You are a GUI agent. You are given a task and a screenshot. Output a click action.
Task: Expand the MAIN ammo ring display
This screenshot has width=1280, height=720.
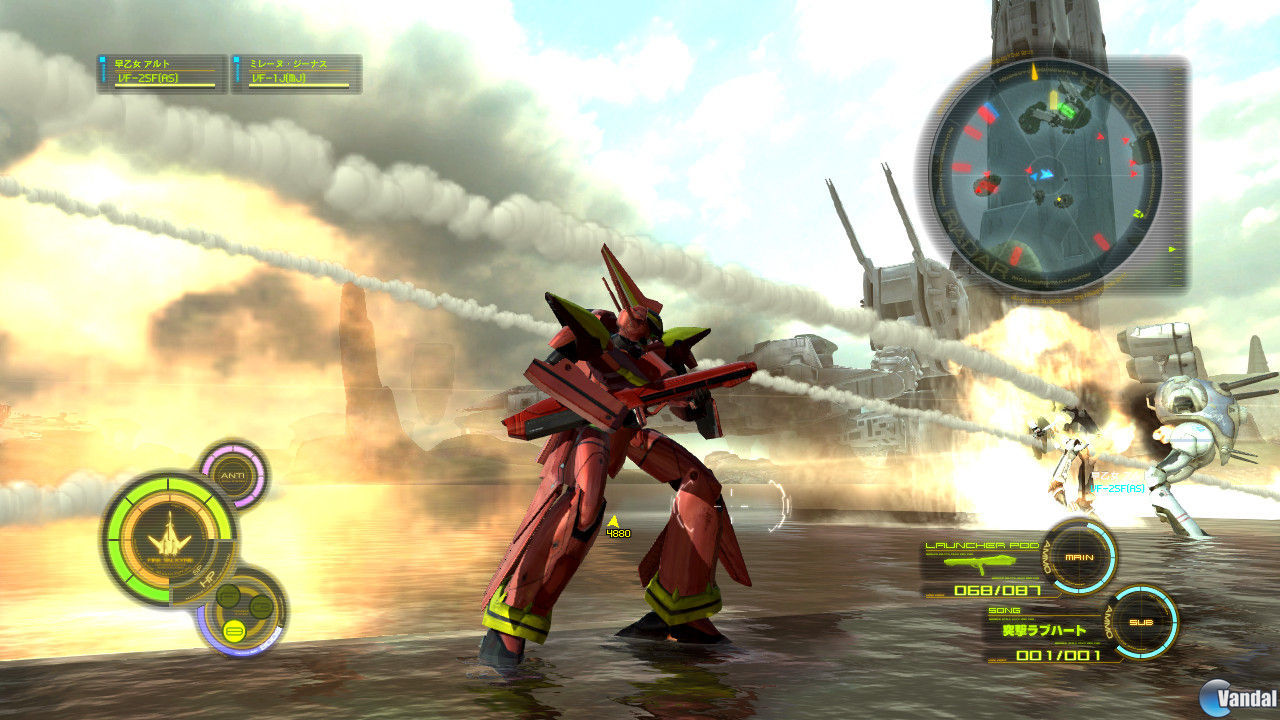(x=1079, y=557)
